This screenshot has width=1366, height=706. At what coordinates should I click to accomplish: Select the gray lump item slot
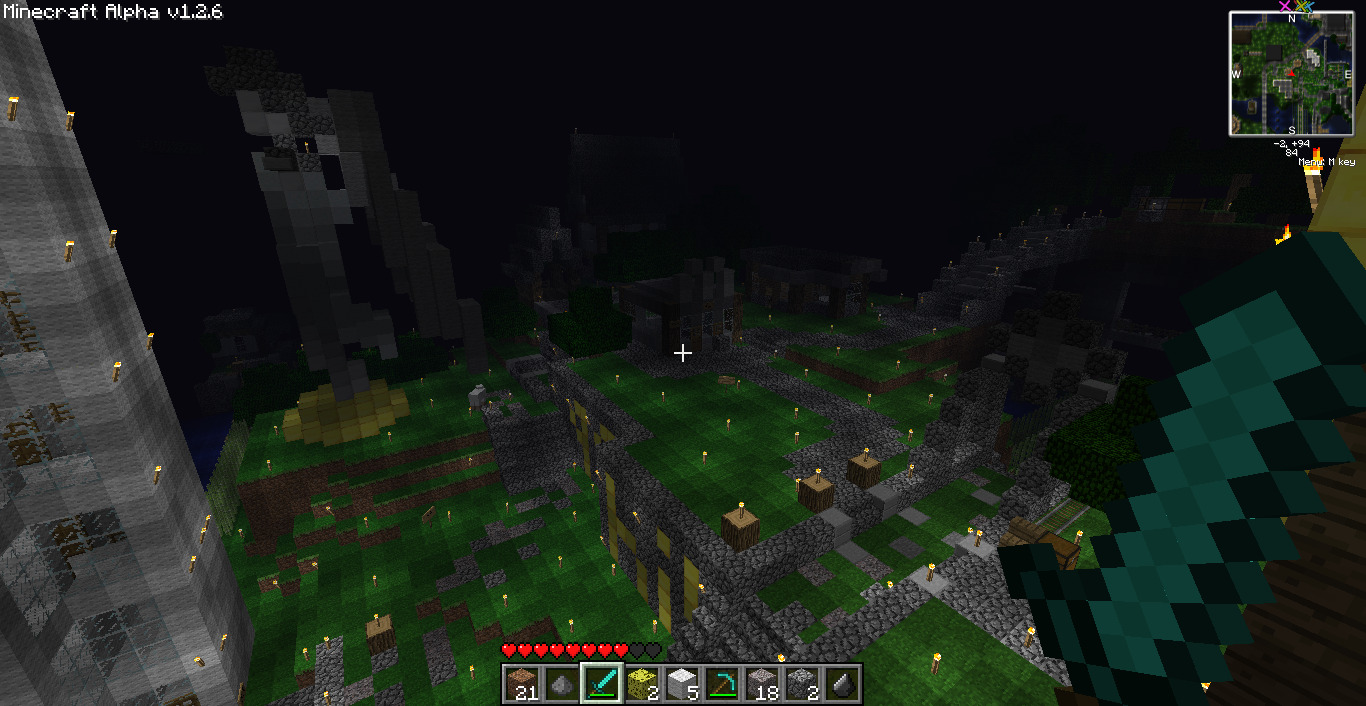[562, 684]
